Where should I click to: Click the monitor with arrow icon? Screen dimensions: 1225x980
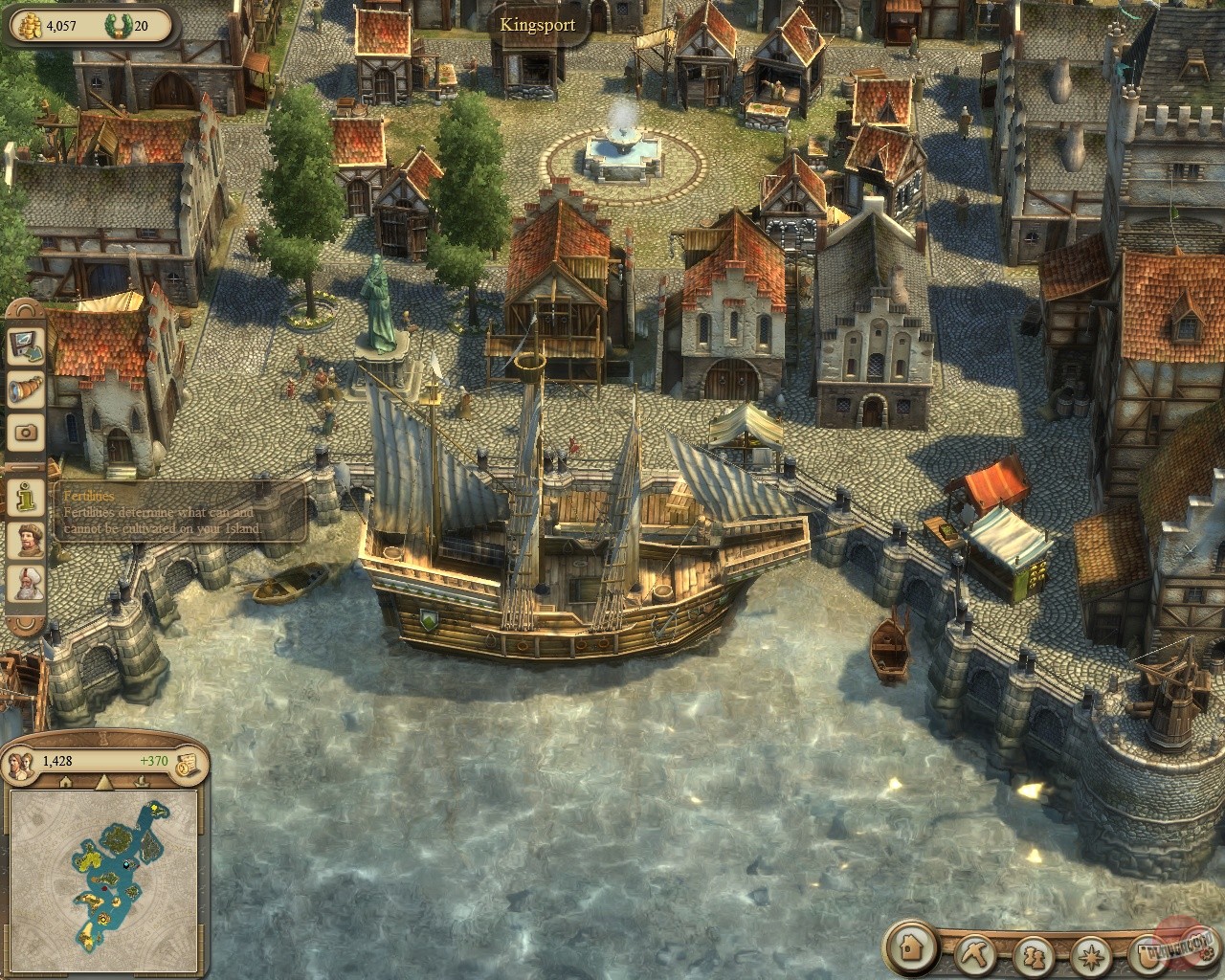tap(27, 346)
